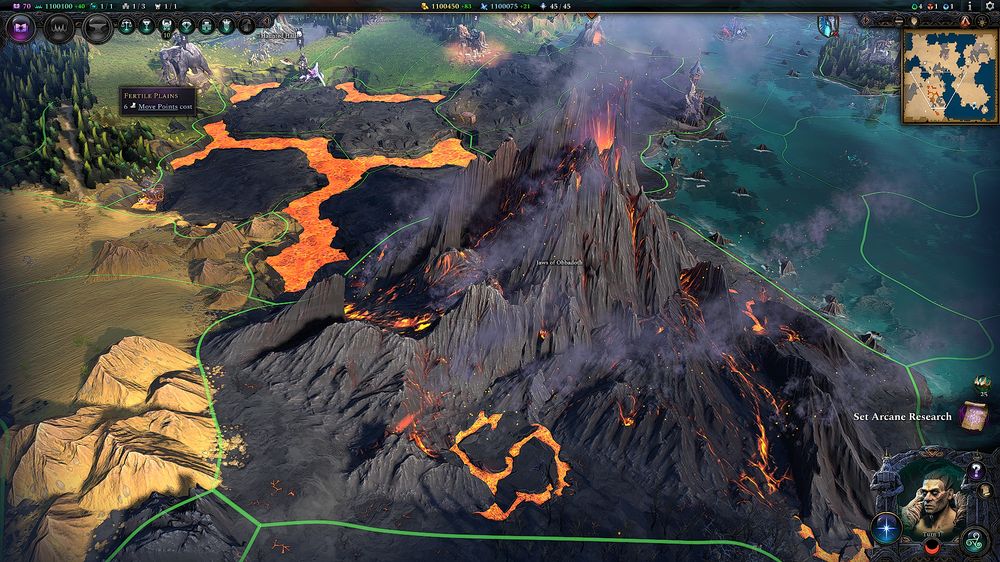Screen dimensions: 1000x562
Task: Activate the blue star orb button
Action: pos(886,526)
